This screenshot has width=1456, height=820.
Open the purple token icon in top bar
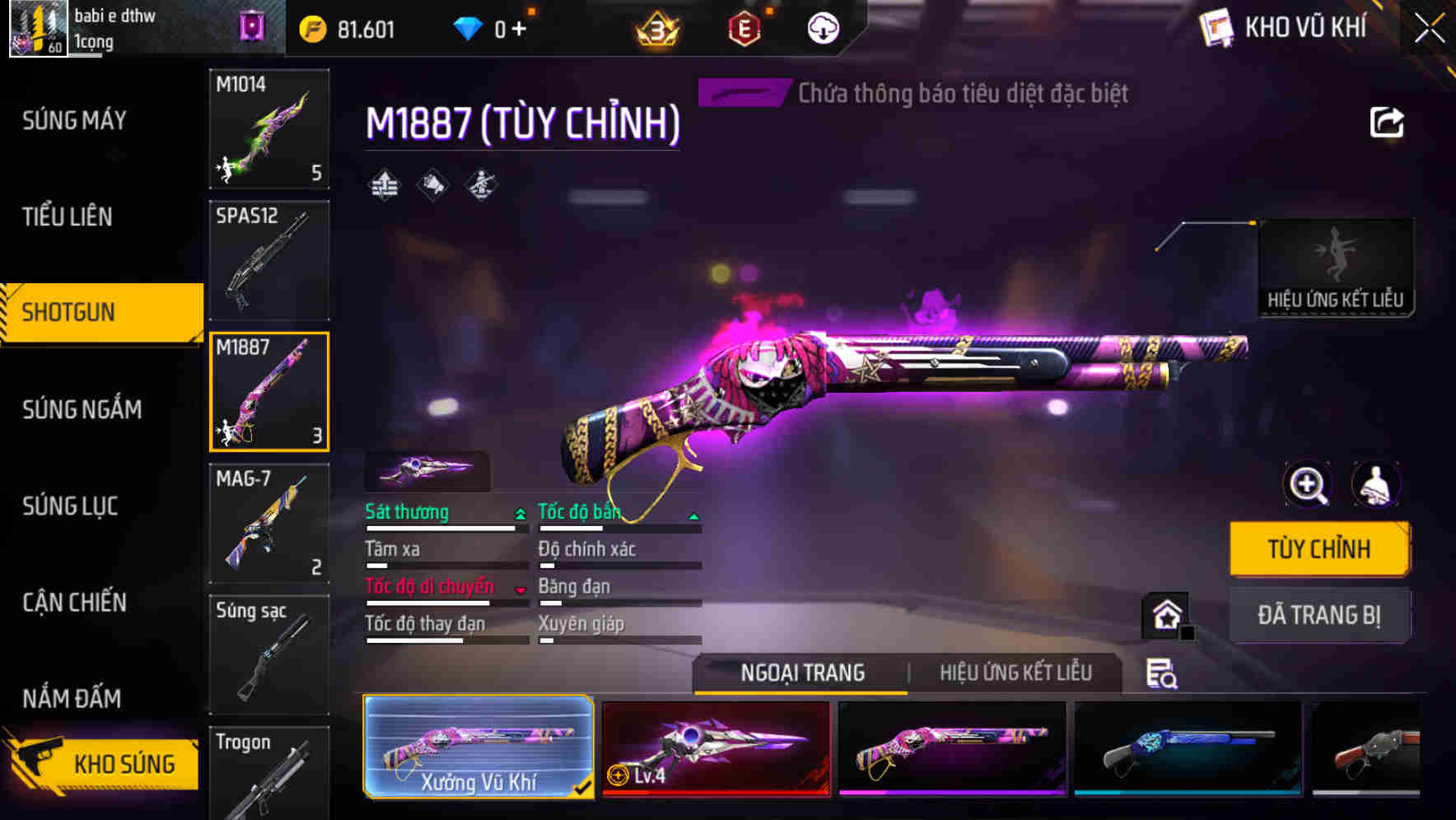point(253,27)
